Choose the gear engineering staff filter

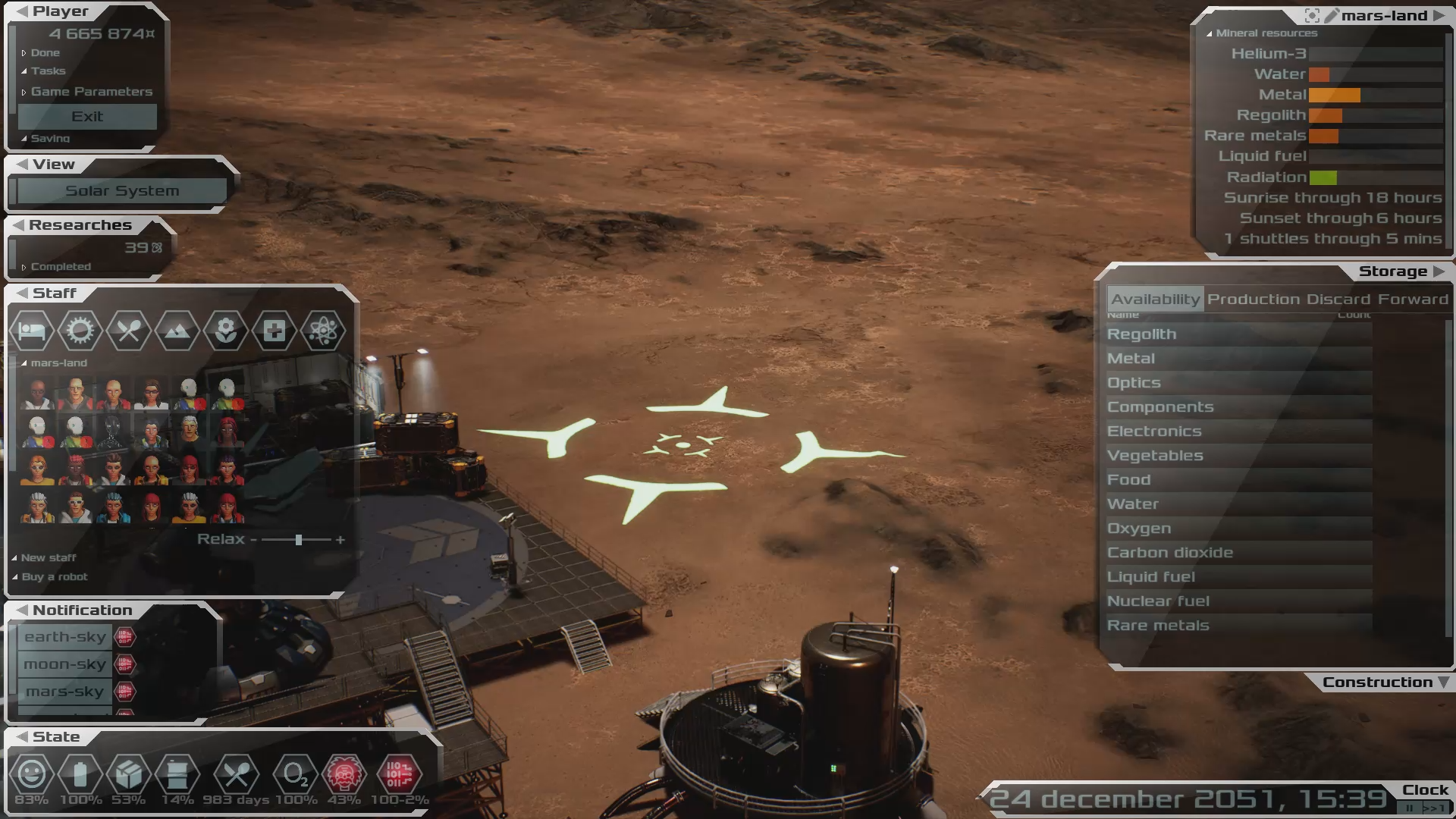coord(80,331)
